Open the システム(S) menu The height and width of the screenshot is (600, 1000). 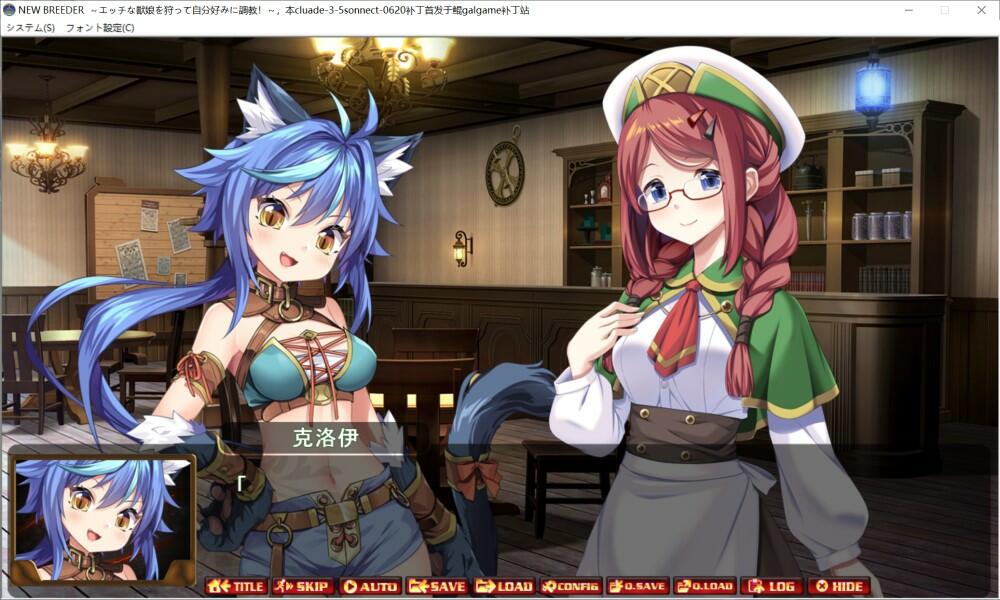[30, 28]
